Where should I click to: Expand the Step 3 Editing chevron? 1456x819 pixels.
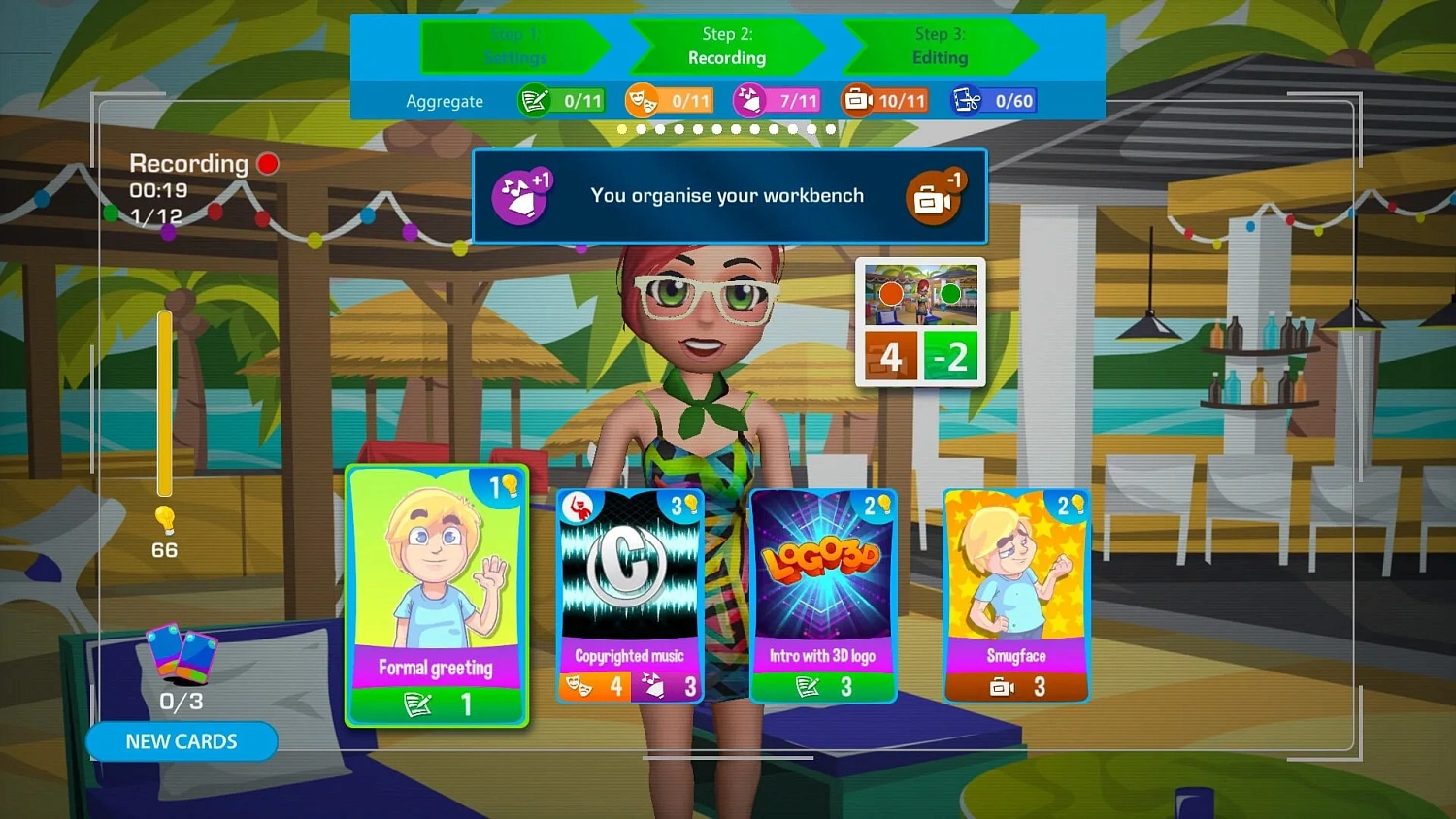pos(938,46)
